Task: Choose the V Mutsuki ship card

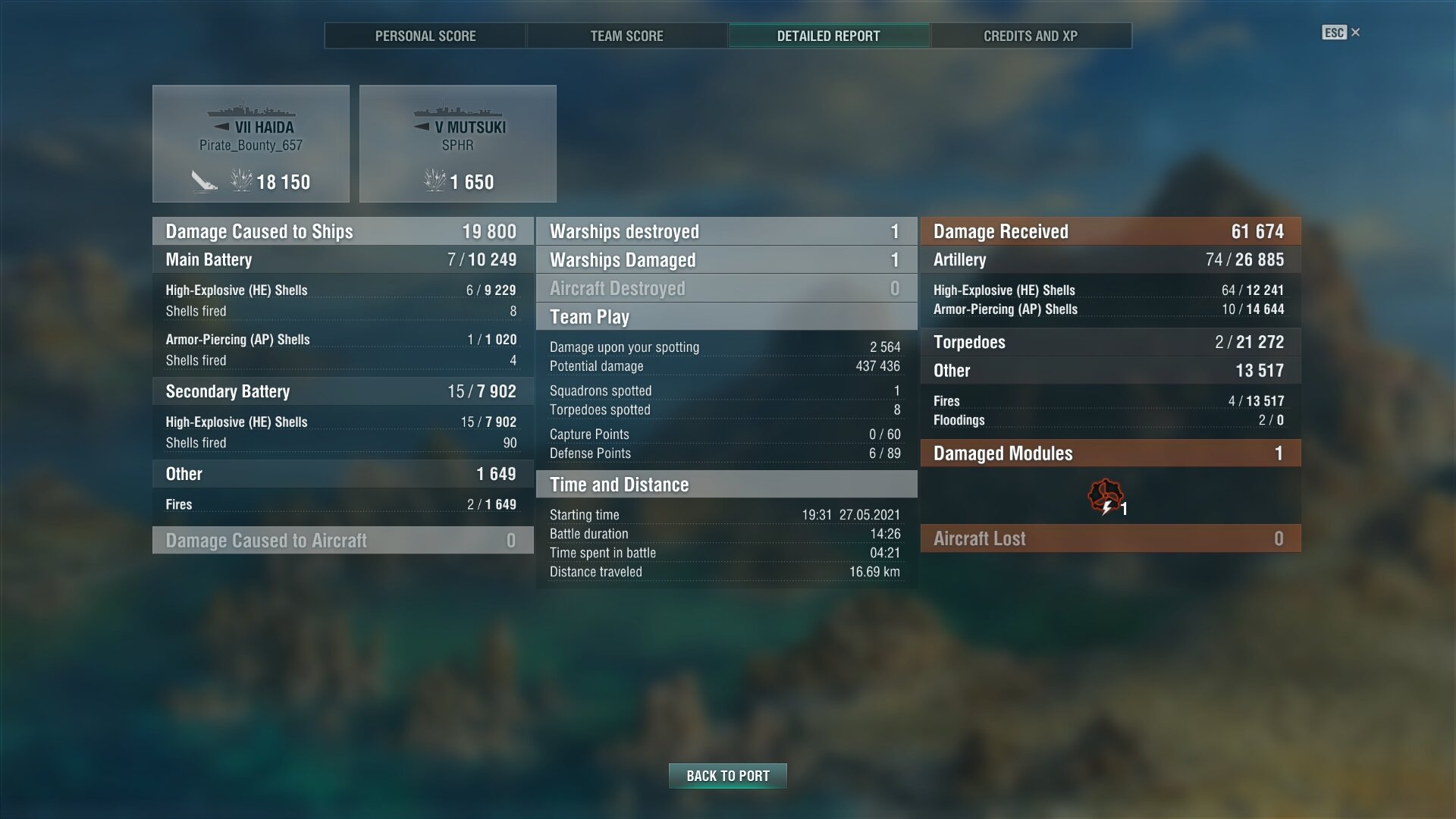Action: click(x=457, y=144)
